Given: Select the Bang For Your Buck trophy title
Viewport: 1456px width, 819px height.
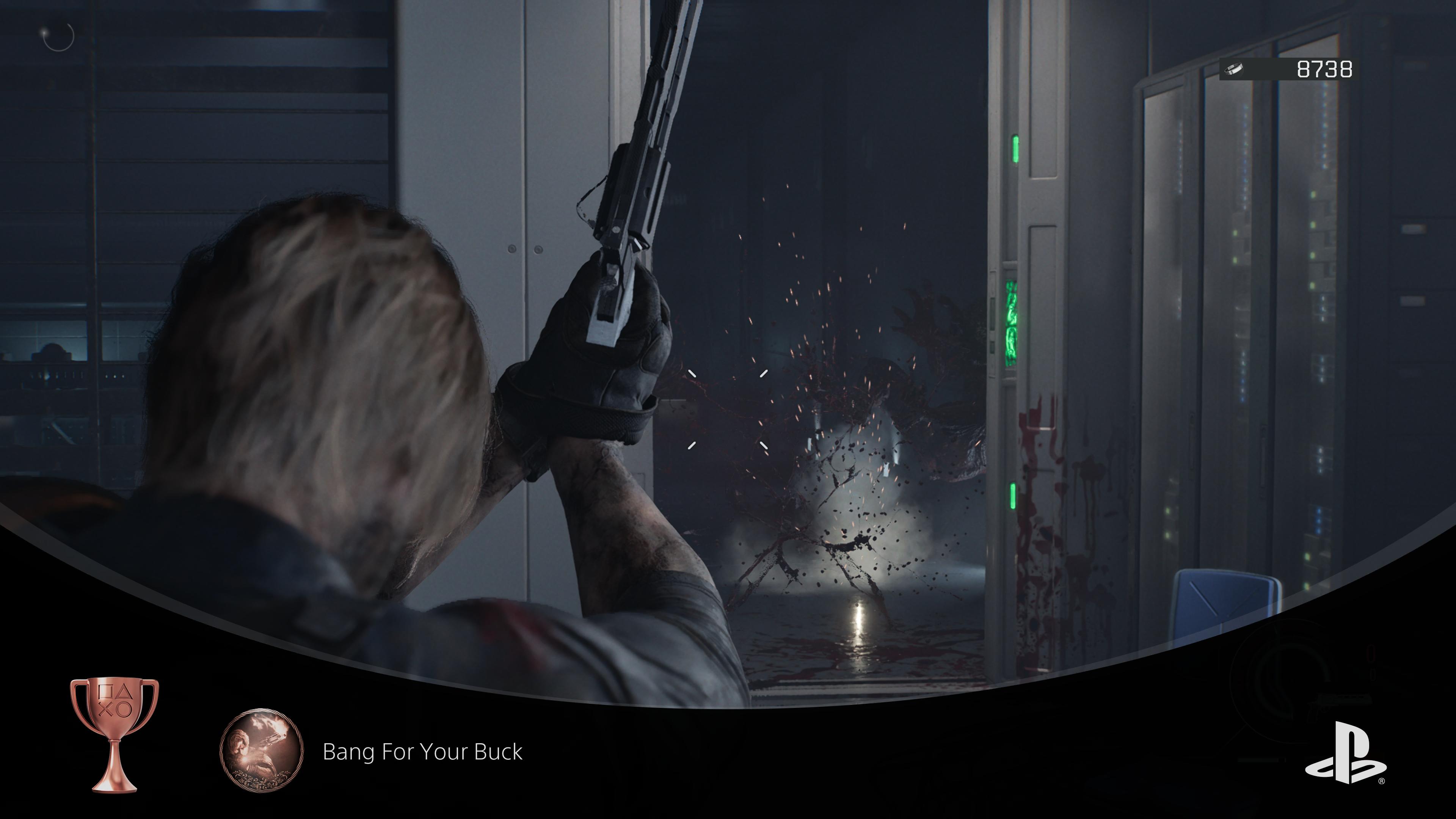Looking at the screenshot, I should [x=422, y=752].
